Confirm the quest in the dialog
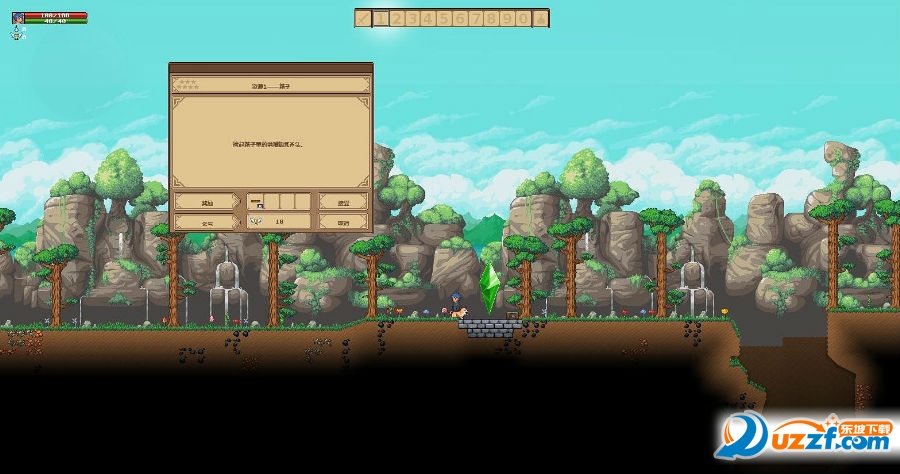Viewport: 900px width, 474px height. 343,201
